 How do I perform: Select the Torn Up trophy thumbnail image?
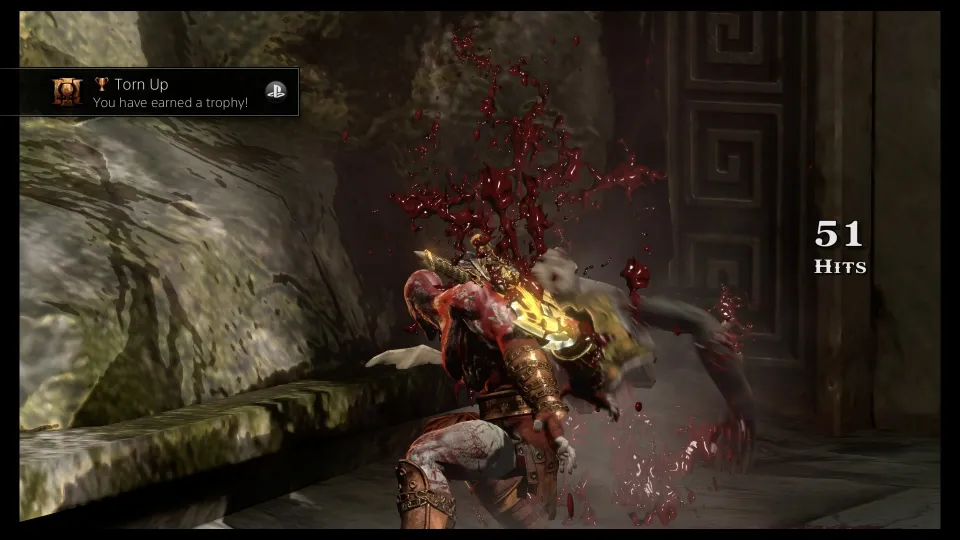[67, 92]
